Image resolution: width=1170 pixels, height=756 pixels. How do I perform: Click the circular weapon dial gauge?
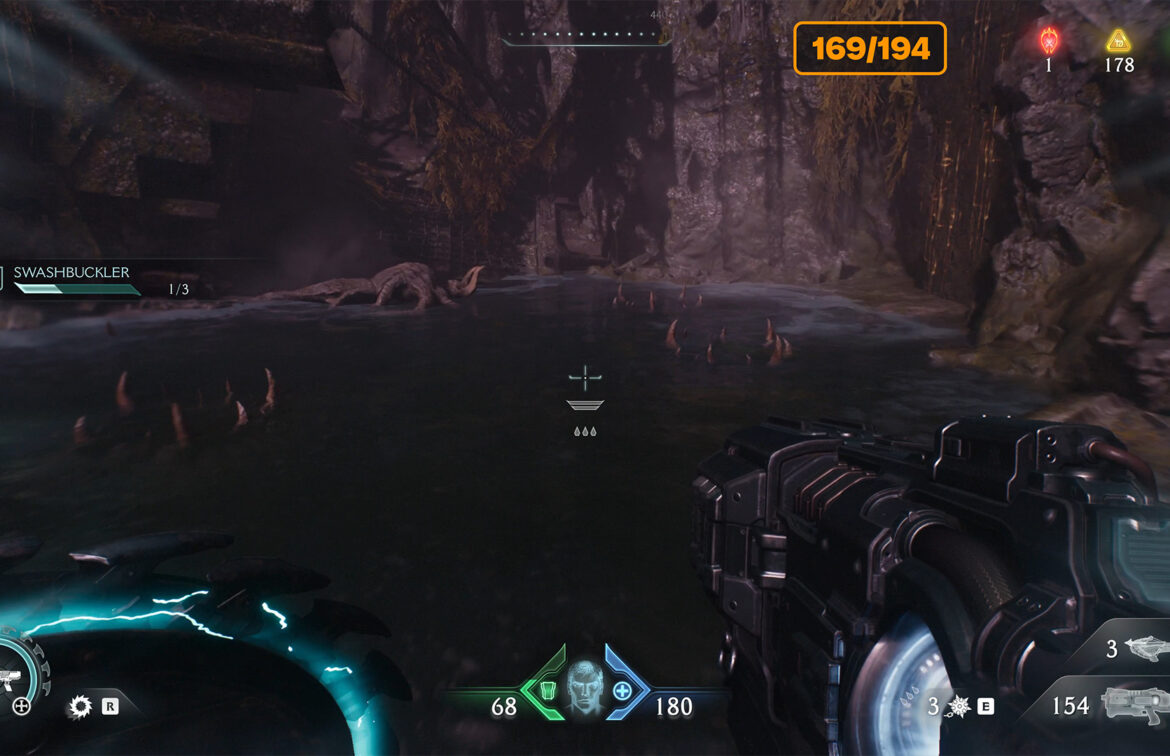coord(20,671)
